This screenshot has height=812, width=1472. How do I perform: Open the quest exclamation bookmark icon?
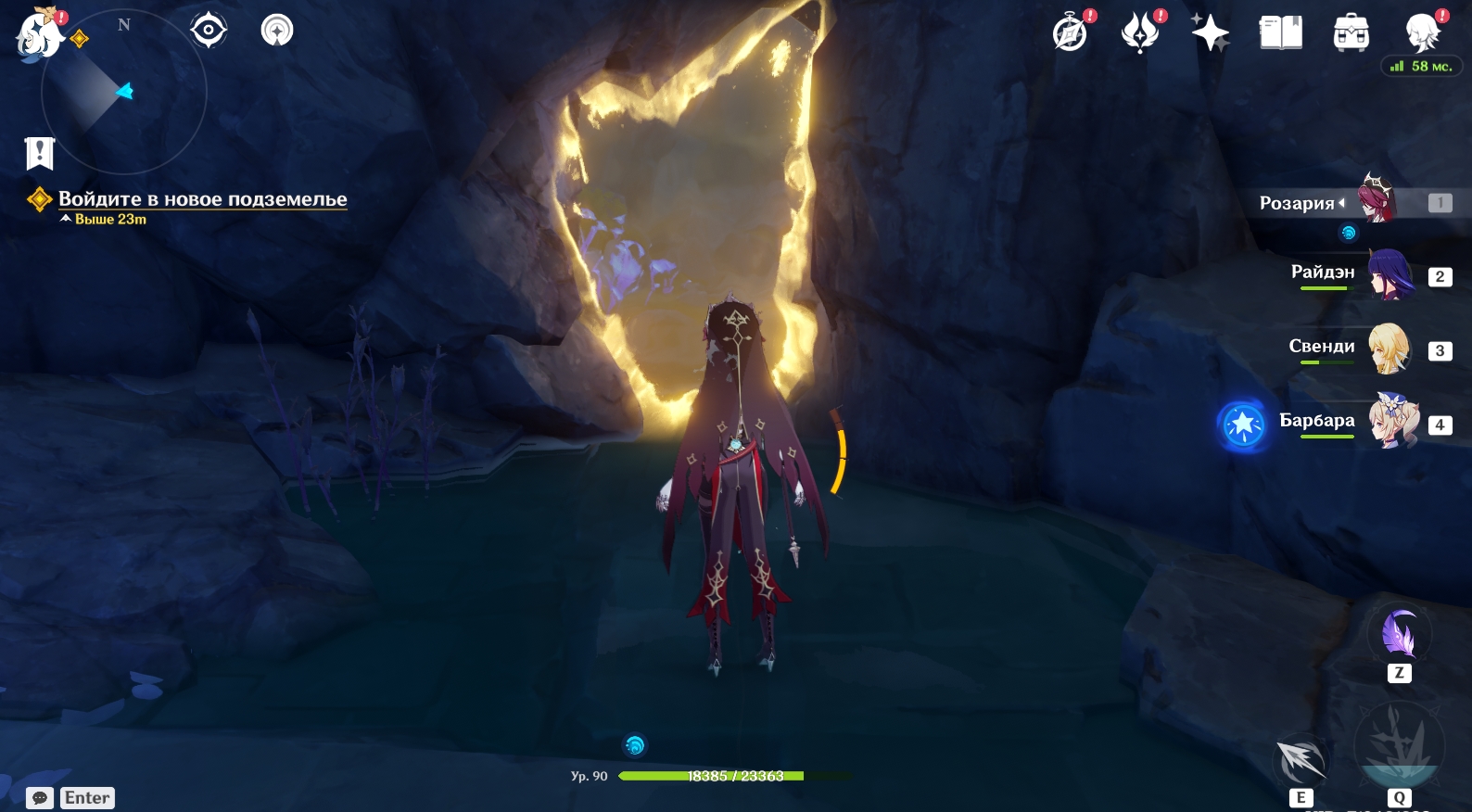[x=40, y=153]
